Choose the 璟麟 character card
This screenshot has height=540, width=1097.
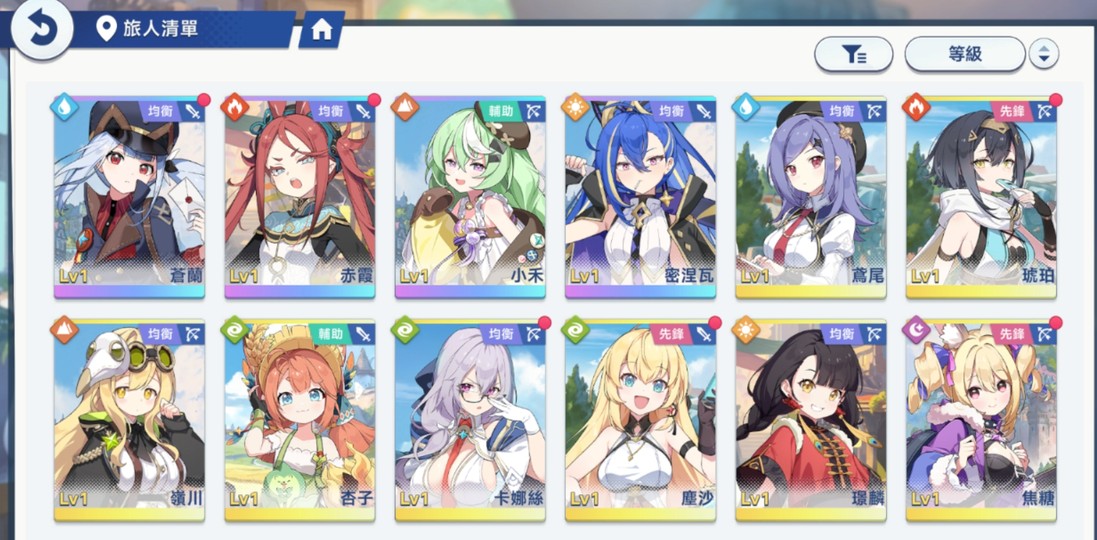pyautogui.click(x=811, y=420)
